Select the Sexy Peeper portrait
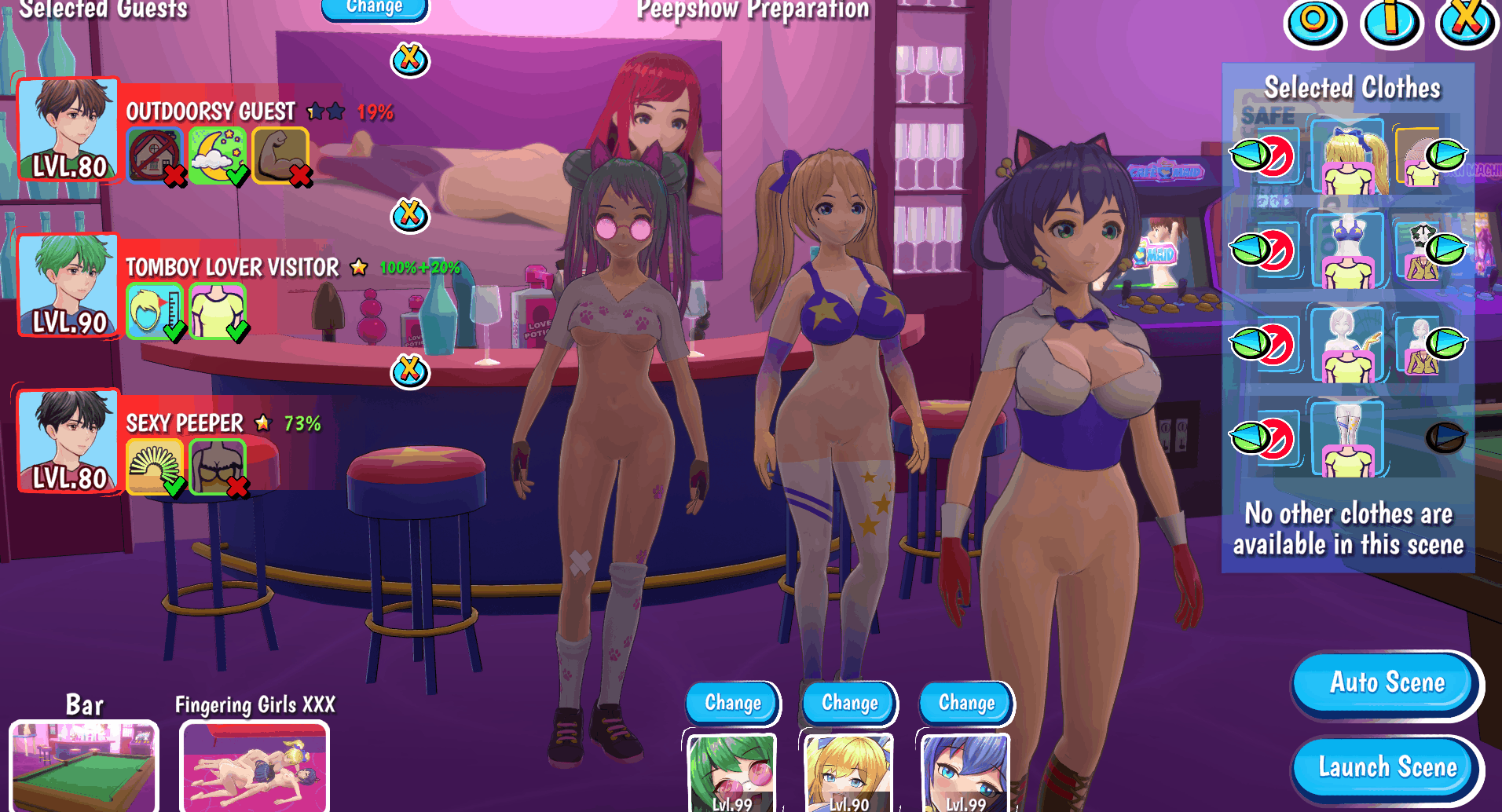 pos(69,441)
